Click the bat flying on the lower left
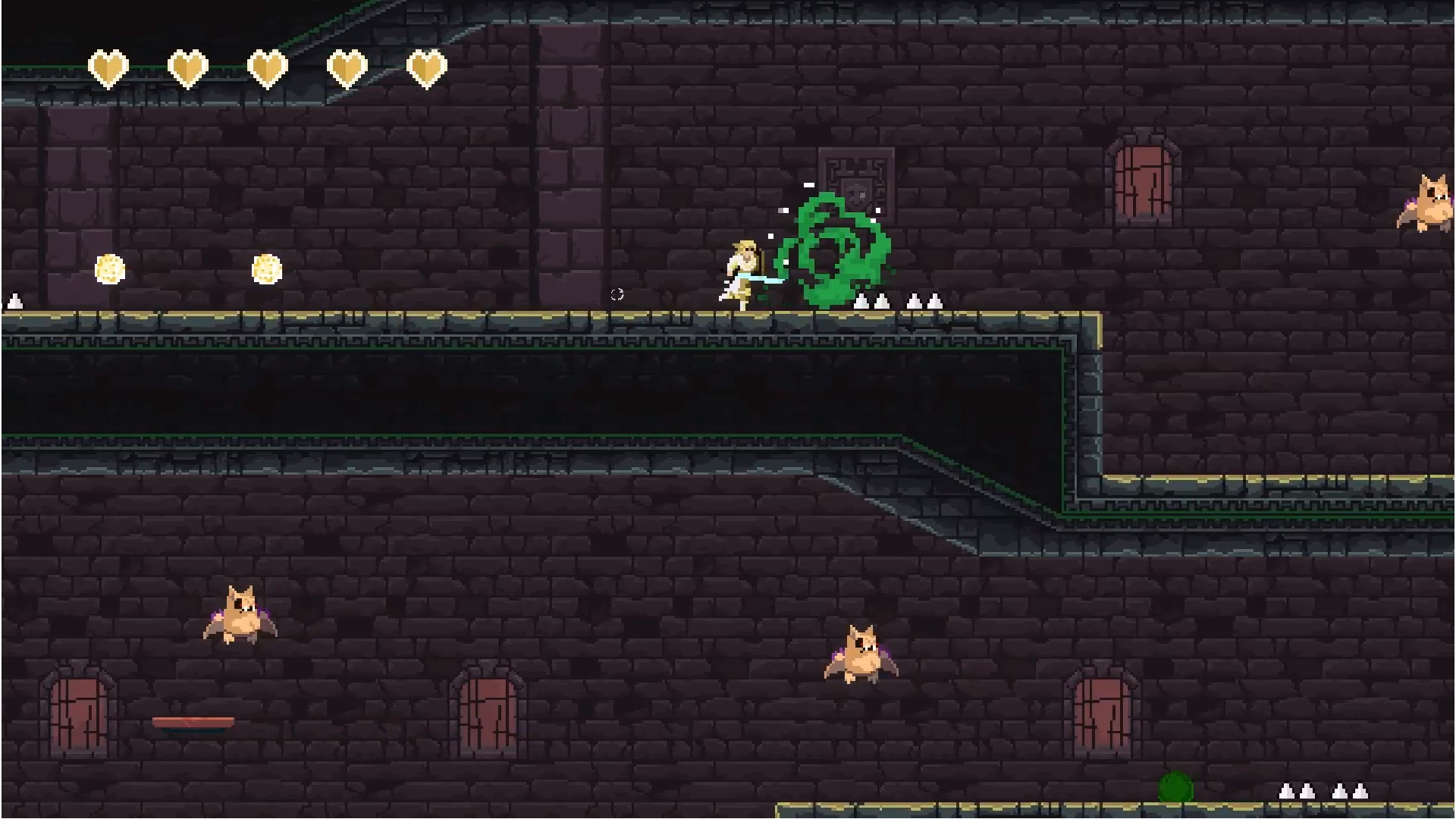1456x819 pixels. tap(241, 614)
